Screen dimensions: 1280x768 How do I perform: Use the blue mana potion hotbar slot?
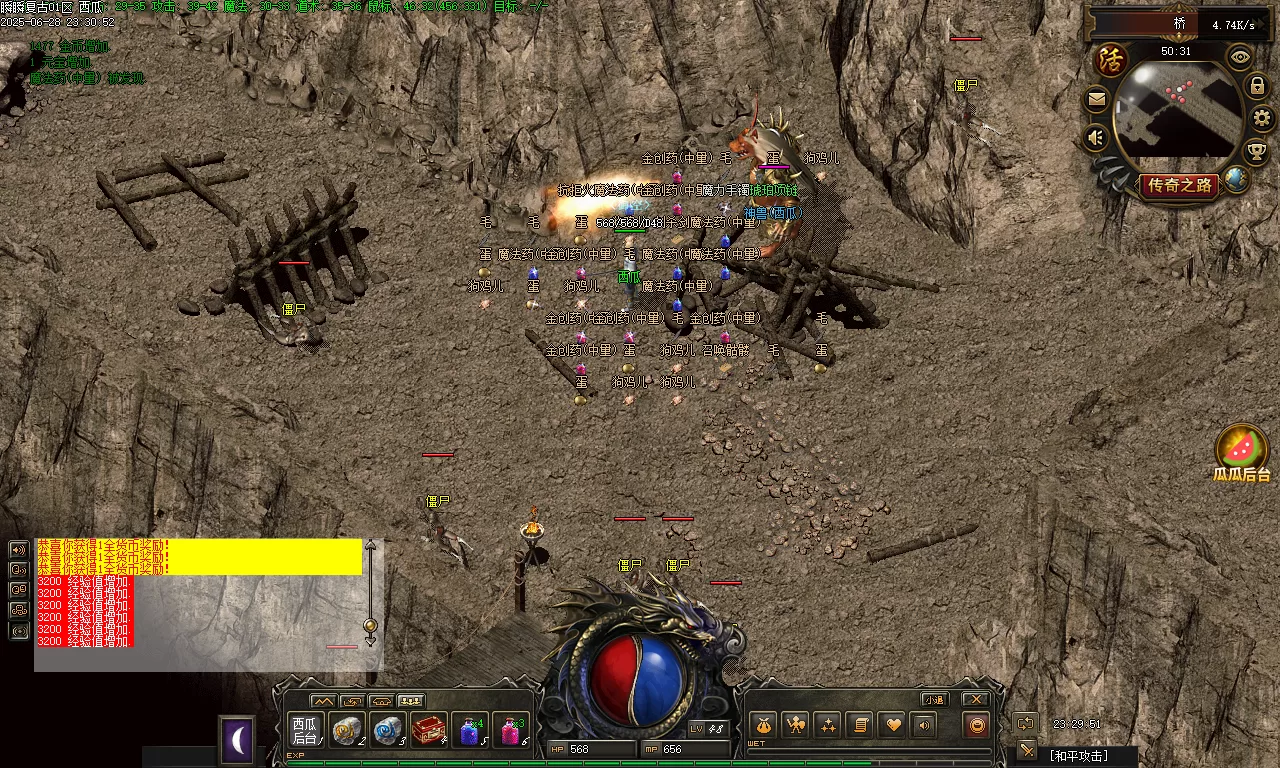click(470, 731)
